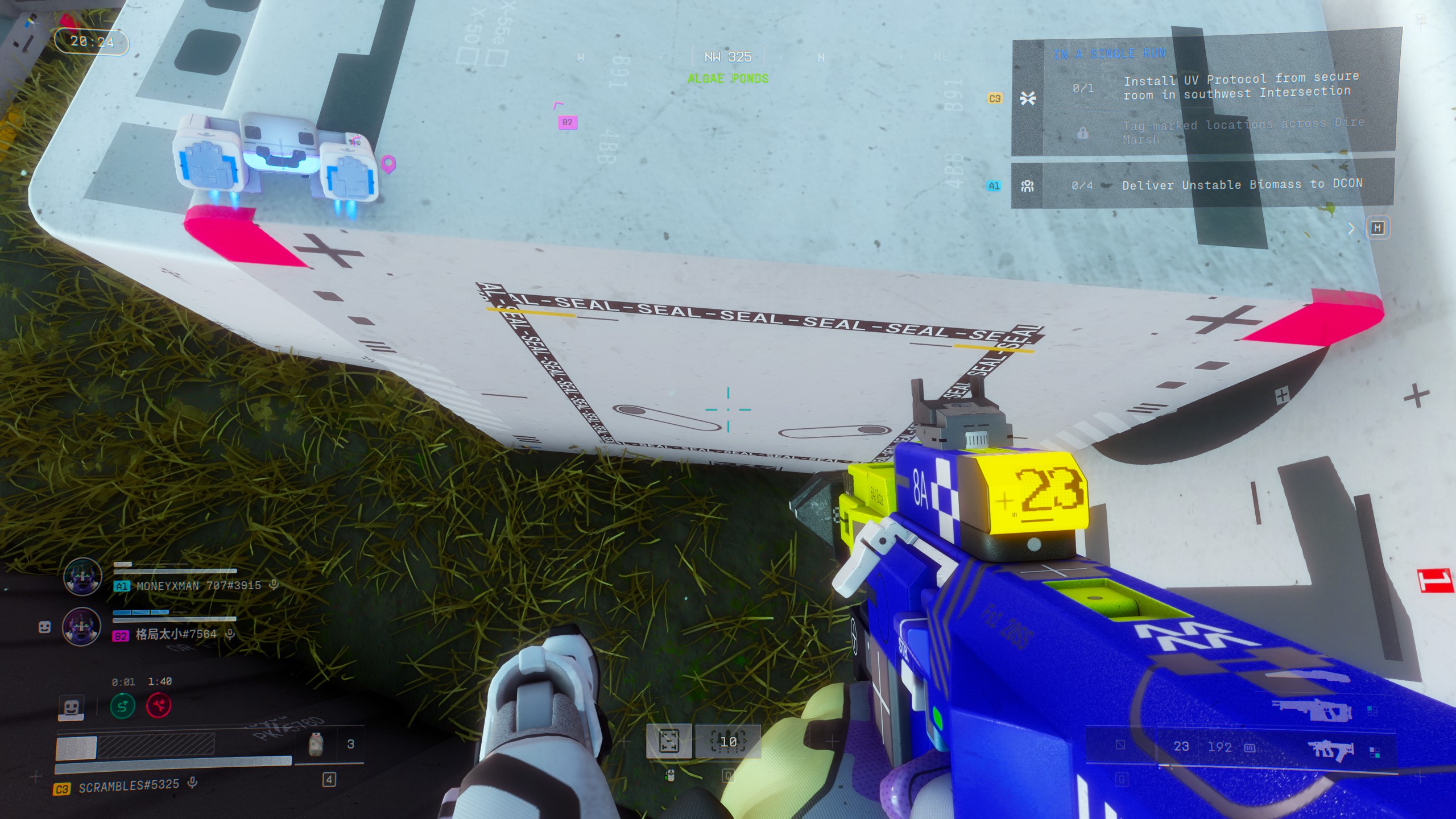Click the ability slot showing 10
This screenshot has width=1456, height=819.
pos(729,741)
